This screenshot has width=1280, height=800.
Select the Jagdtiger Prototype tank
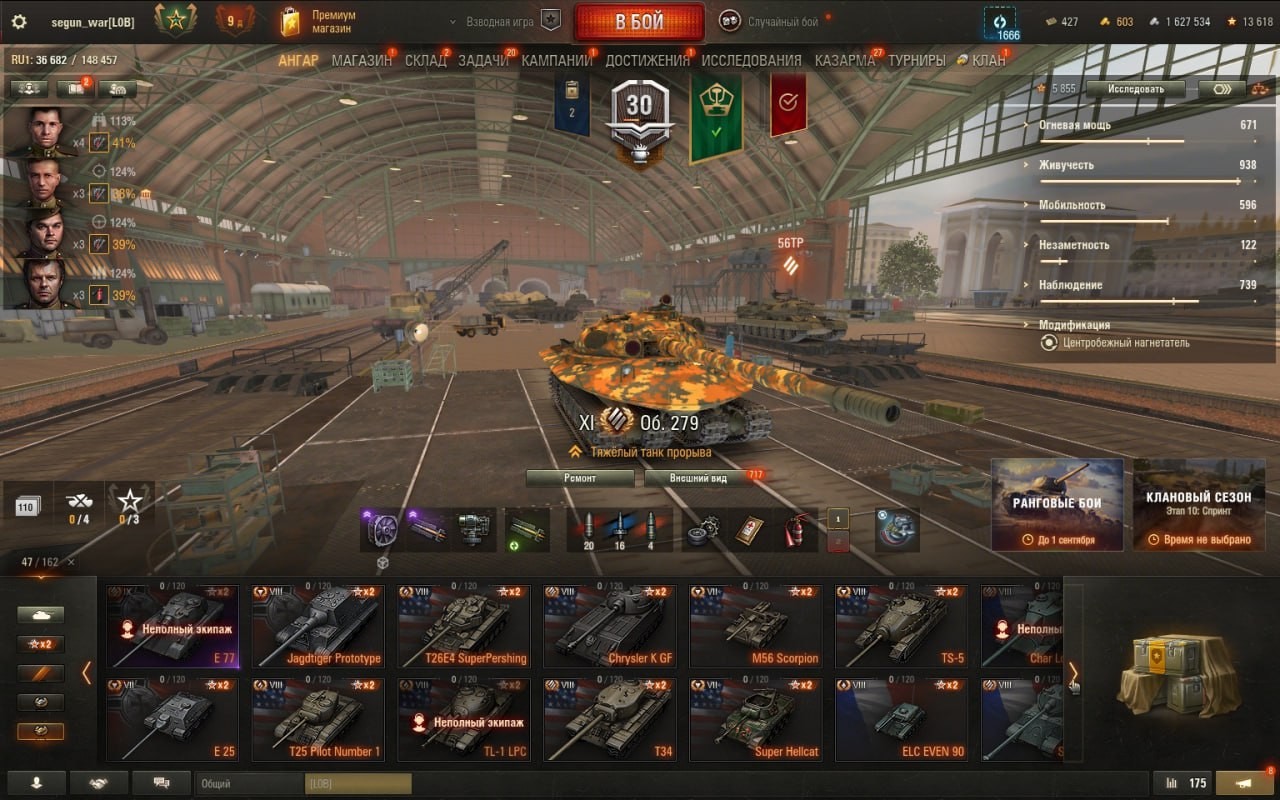(x=316, y=627)
